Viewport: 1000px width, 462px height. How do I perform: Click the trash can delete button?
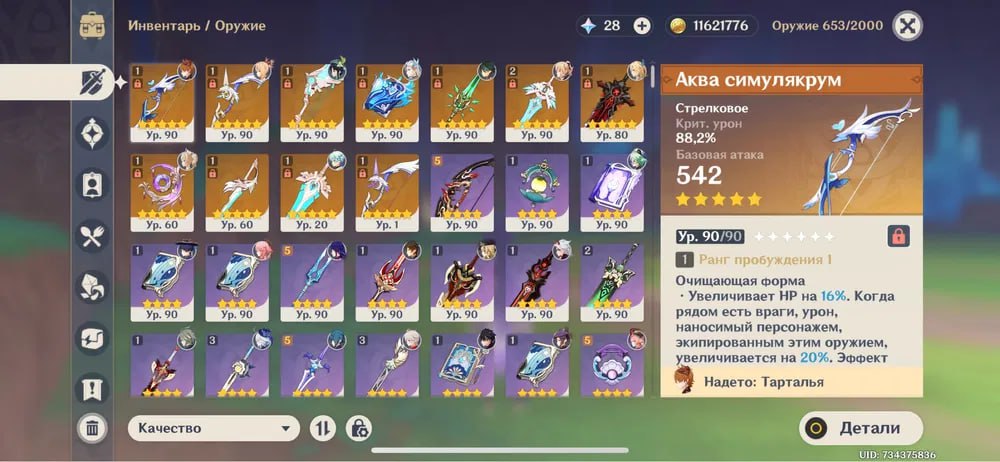point(93,428)
